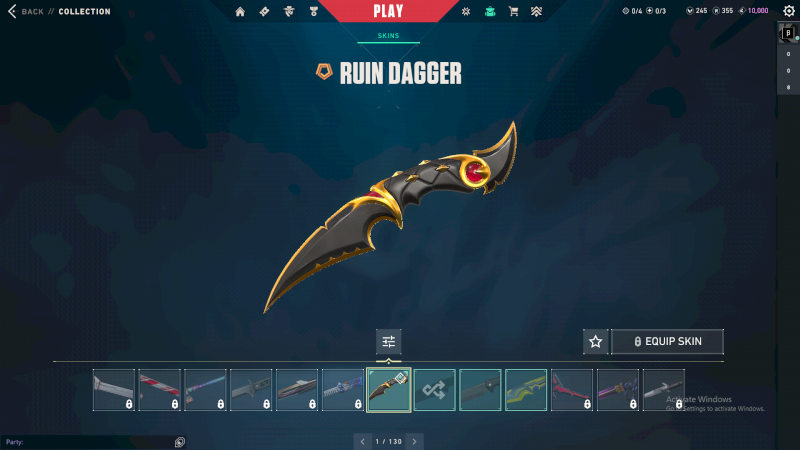Open the store shopping cart icon
Viewport: 800px width, 450px height.
[513, 12]
